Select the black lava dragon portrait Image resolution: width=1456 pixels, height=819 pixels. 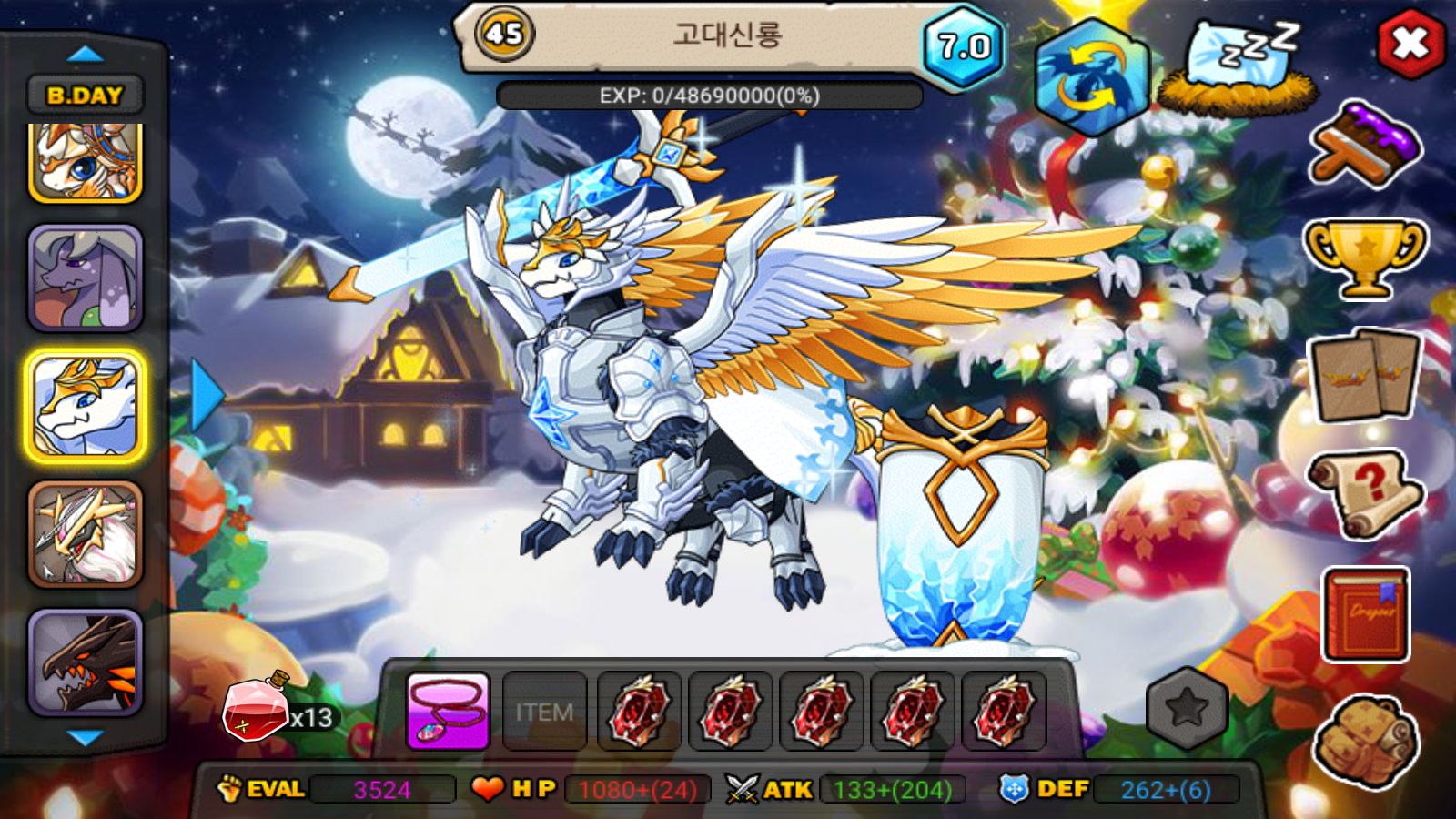click(86, 662)
